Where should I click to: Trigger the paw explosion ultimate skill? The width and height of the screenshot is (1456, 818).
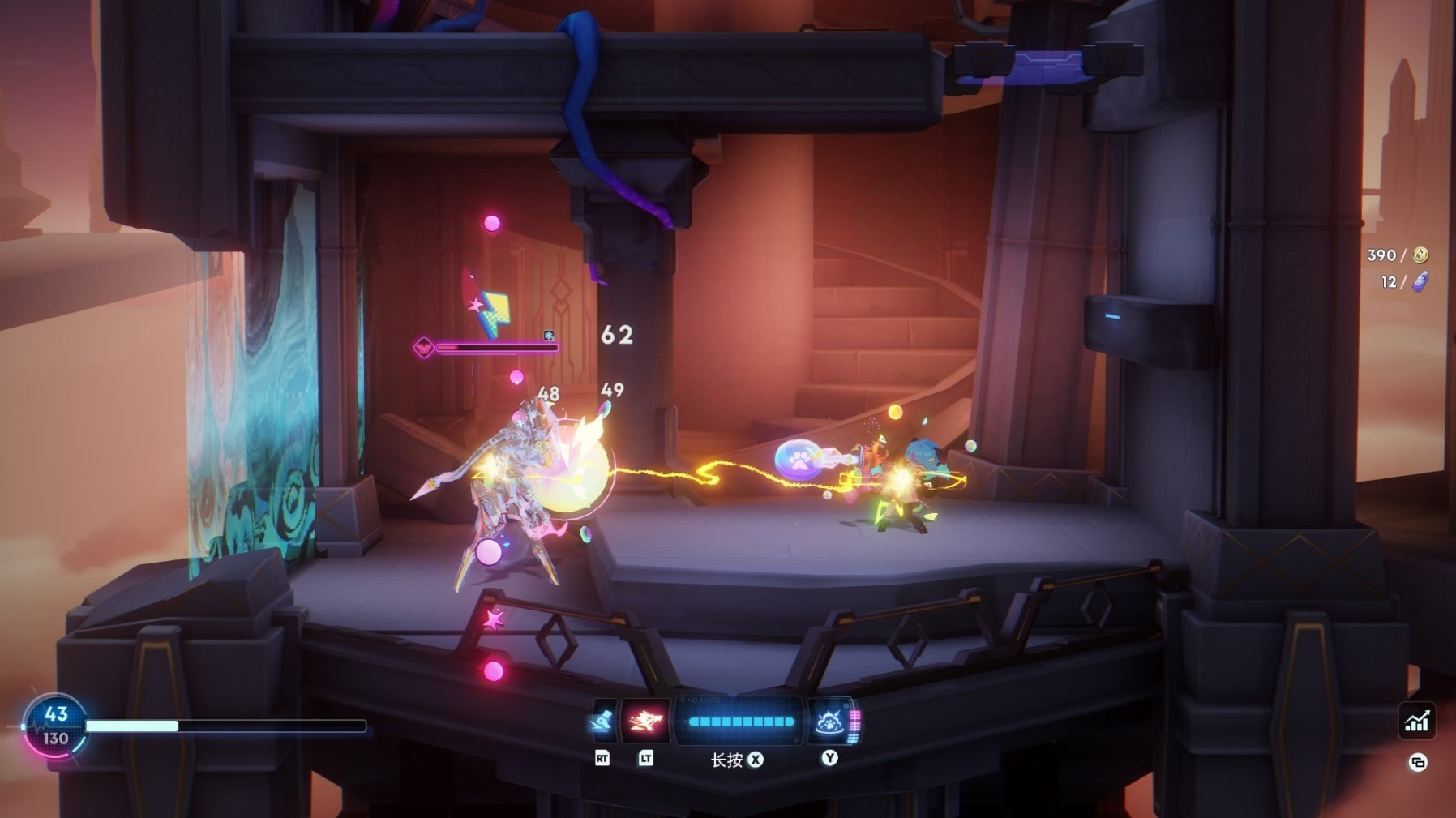coord(829,721)
